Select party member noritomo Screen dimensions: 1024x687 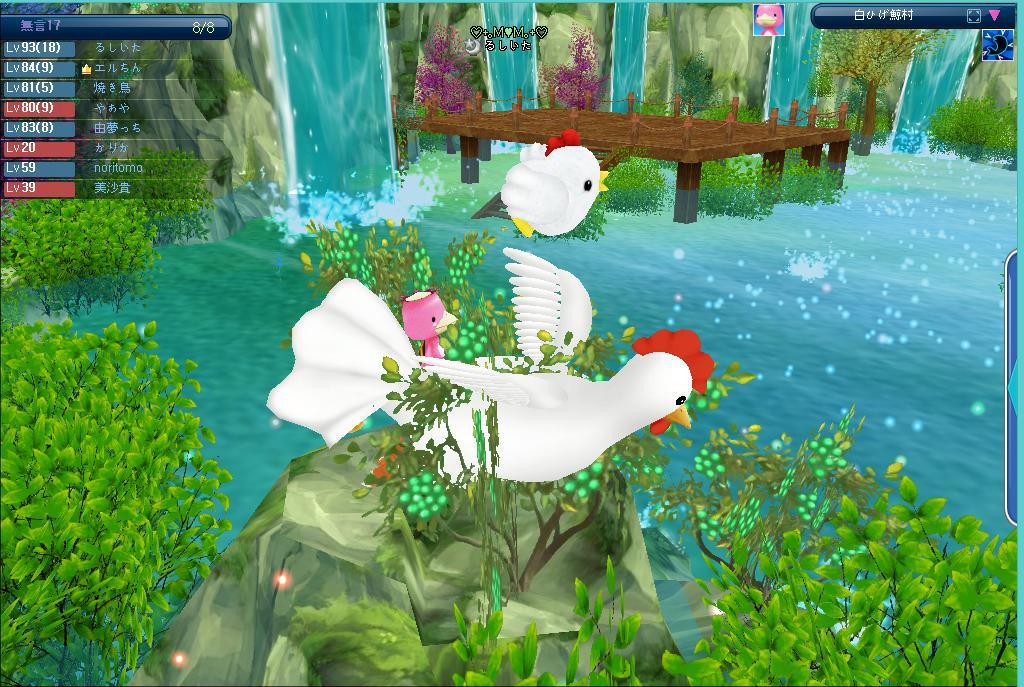[x=117, y=168]
